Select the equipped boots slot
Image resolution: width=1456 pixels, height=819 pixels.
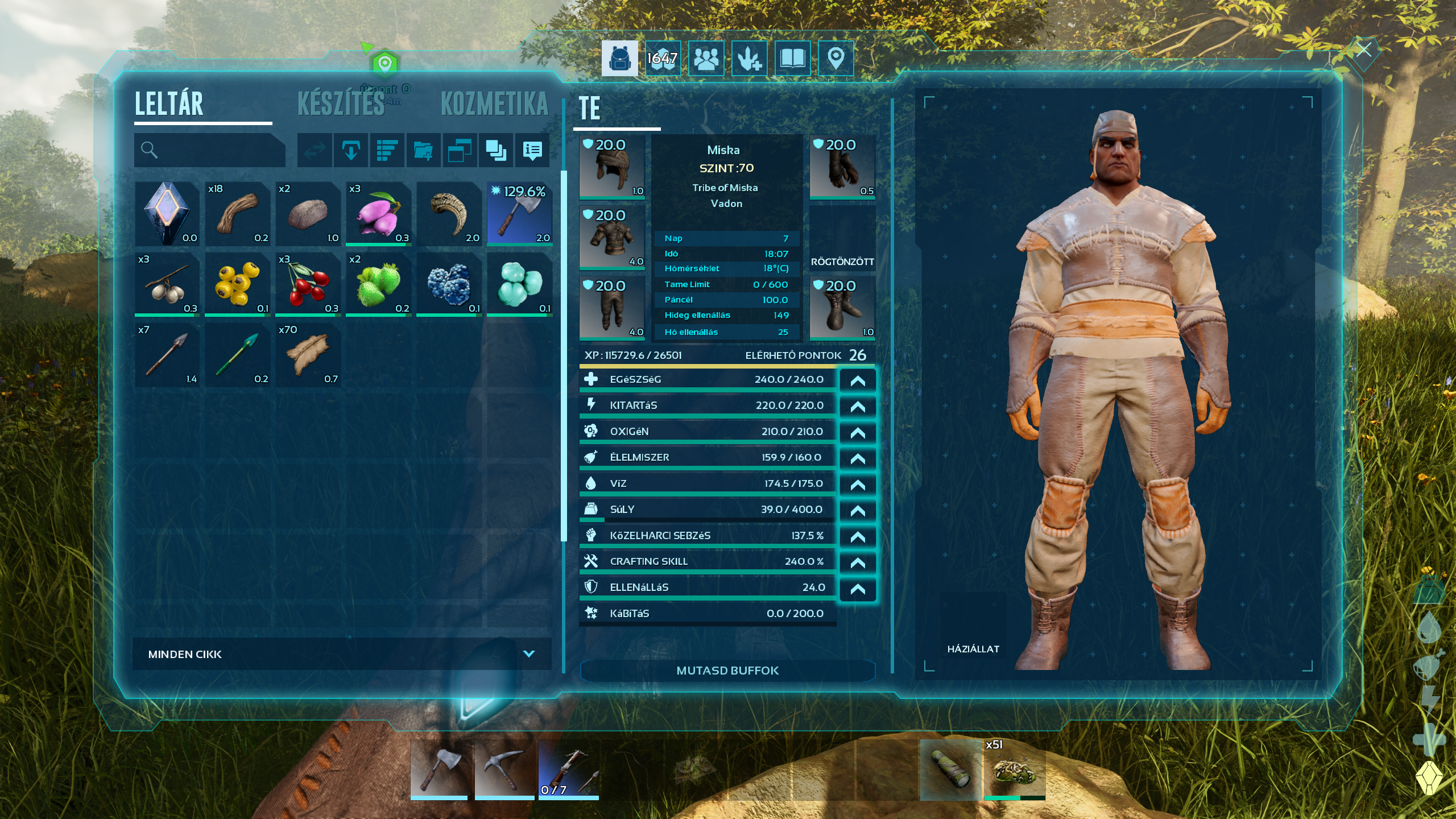pos(842,308)
